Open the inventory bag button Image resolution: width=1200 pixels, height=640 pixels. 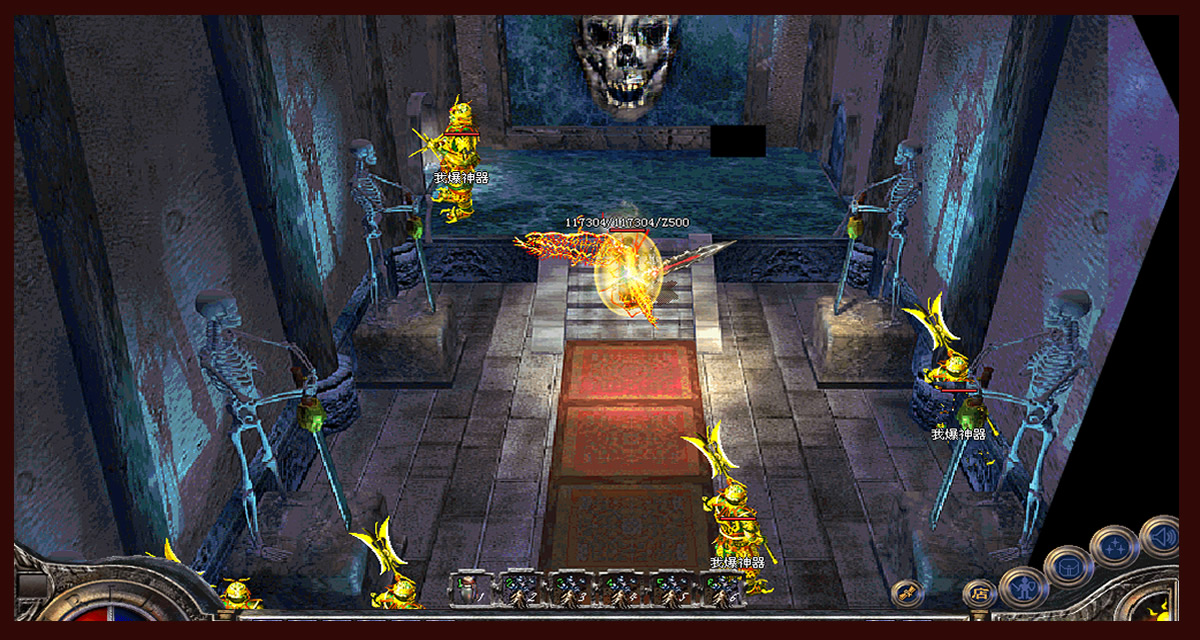pyautogui.click(x=1068, y=566)
